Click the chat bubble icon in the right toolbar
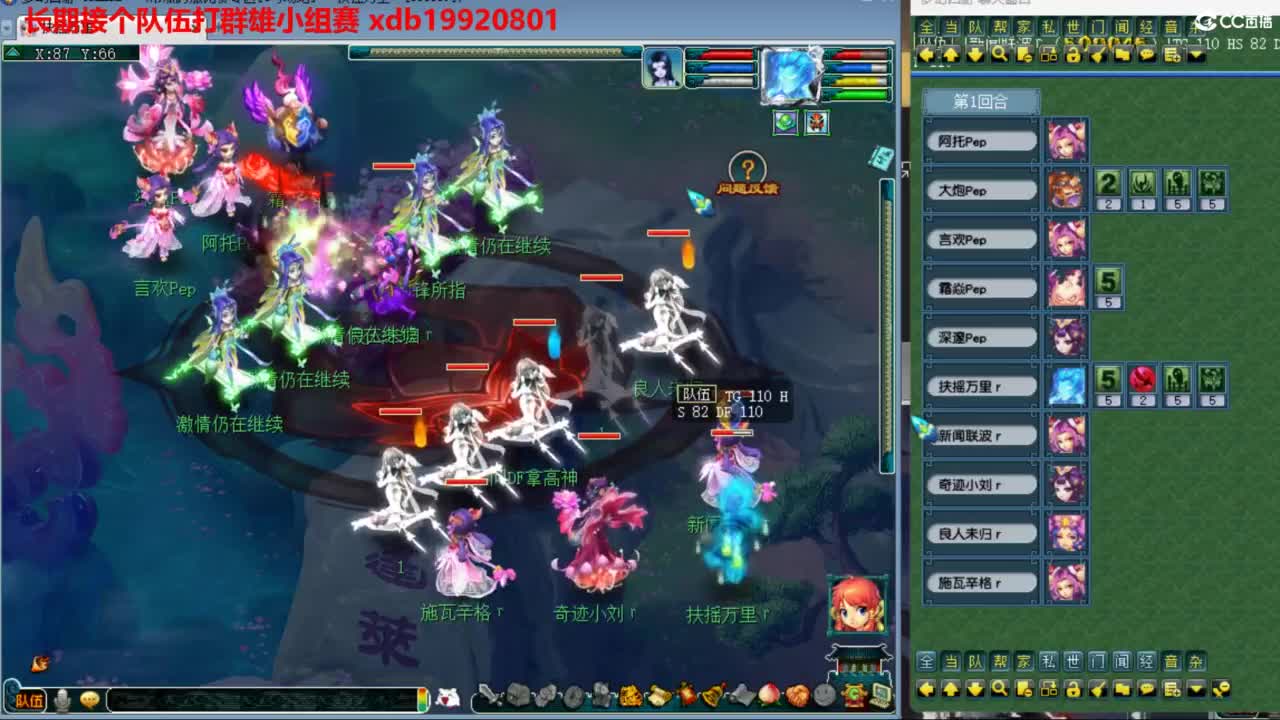1280x720 pixels. [1148, 690]
